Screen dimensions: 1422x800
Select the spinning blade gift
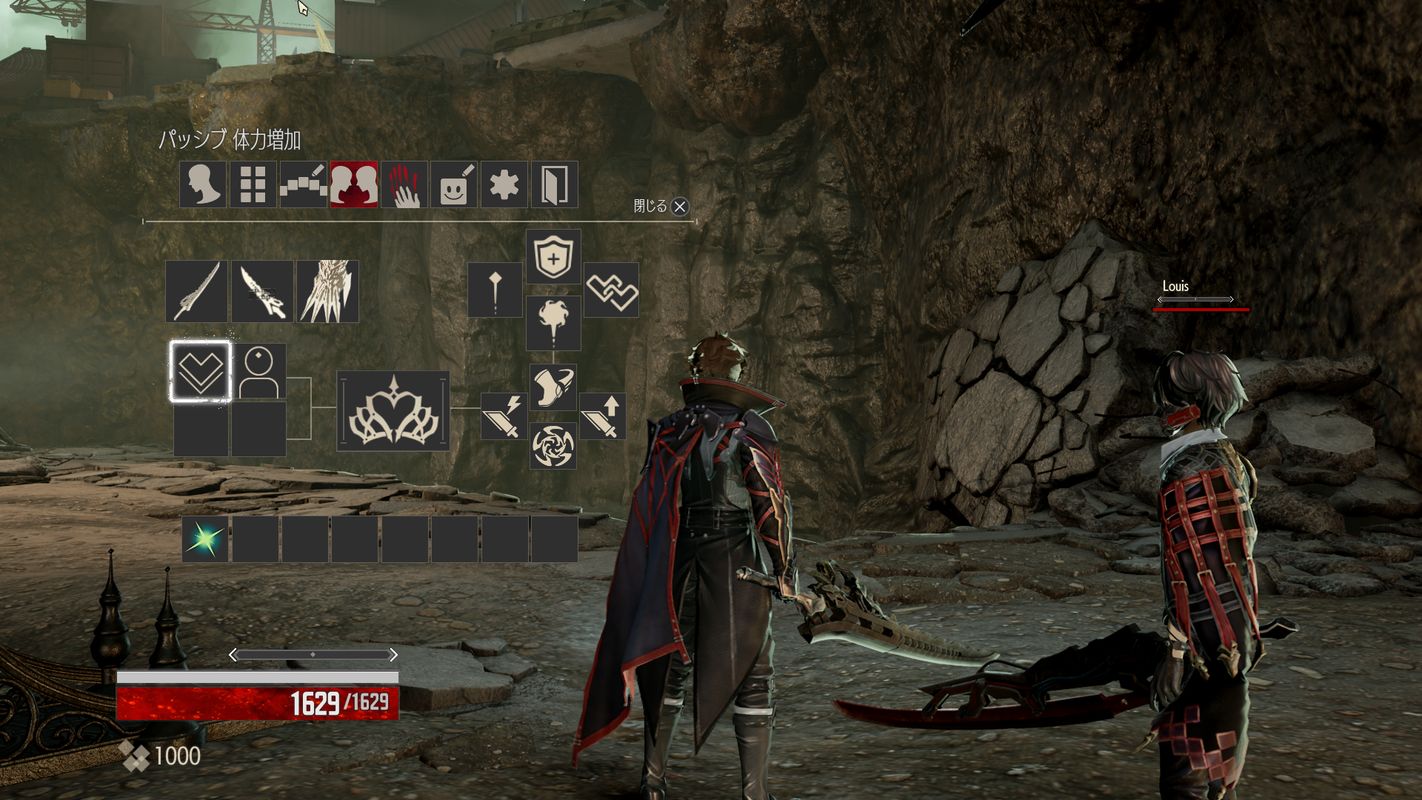point(553,447)
